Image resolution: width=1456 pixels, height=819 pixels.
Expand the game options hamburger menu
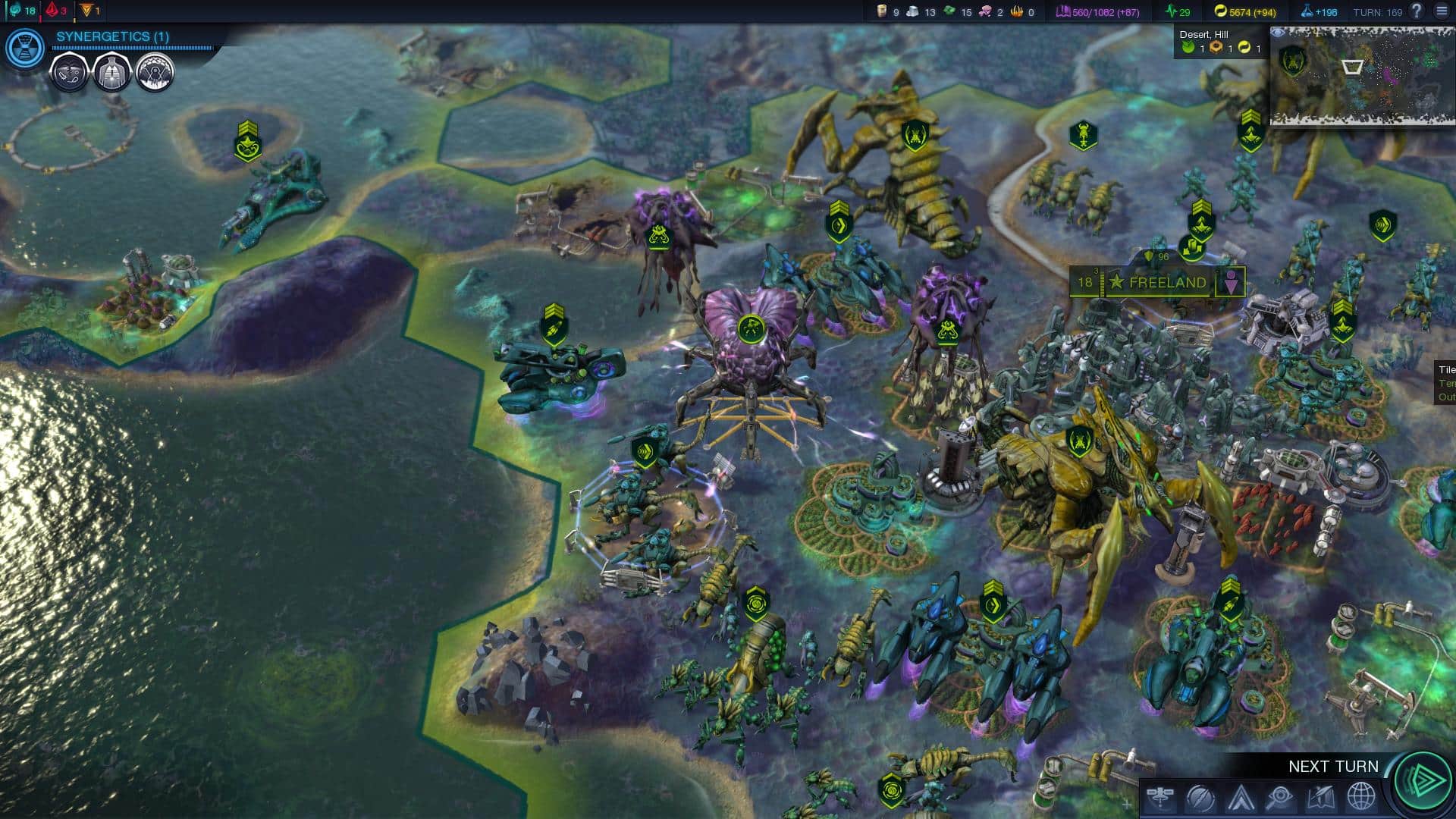pyautogui.click(x=1443, y=11)
